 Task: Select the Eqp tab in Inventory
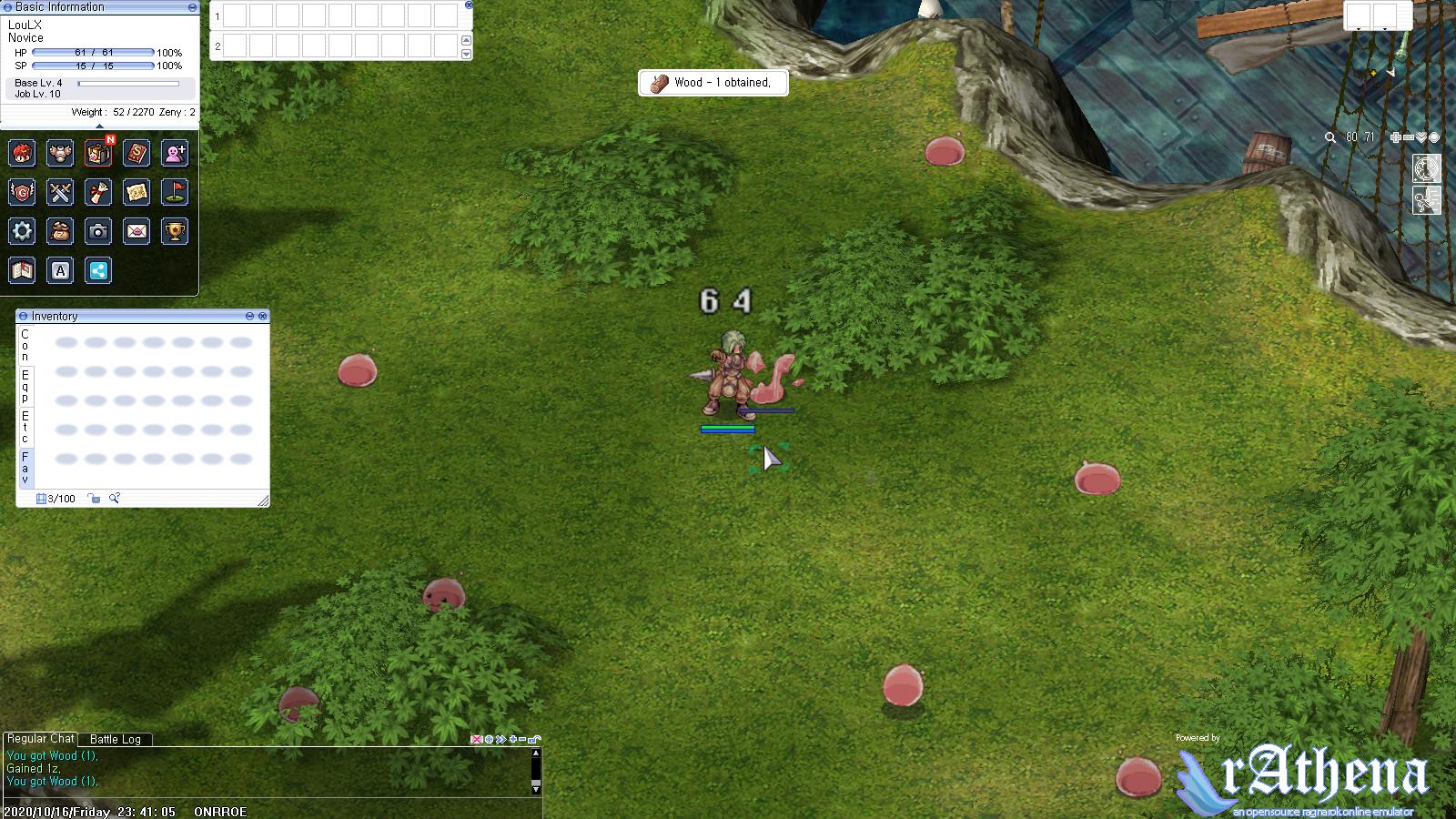(24, 384)
